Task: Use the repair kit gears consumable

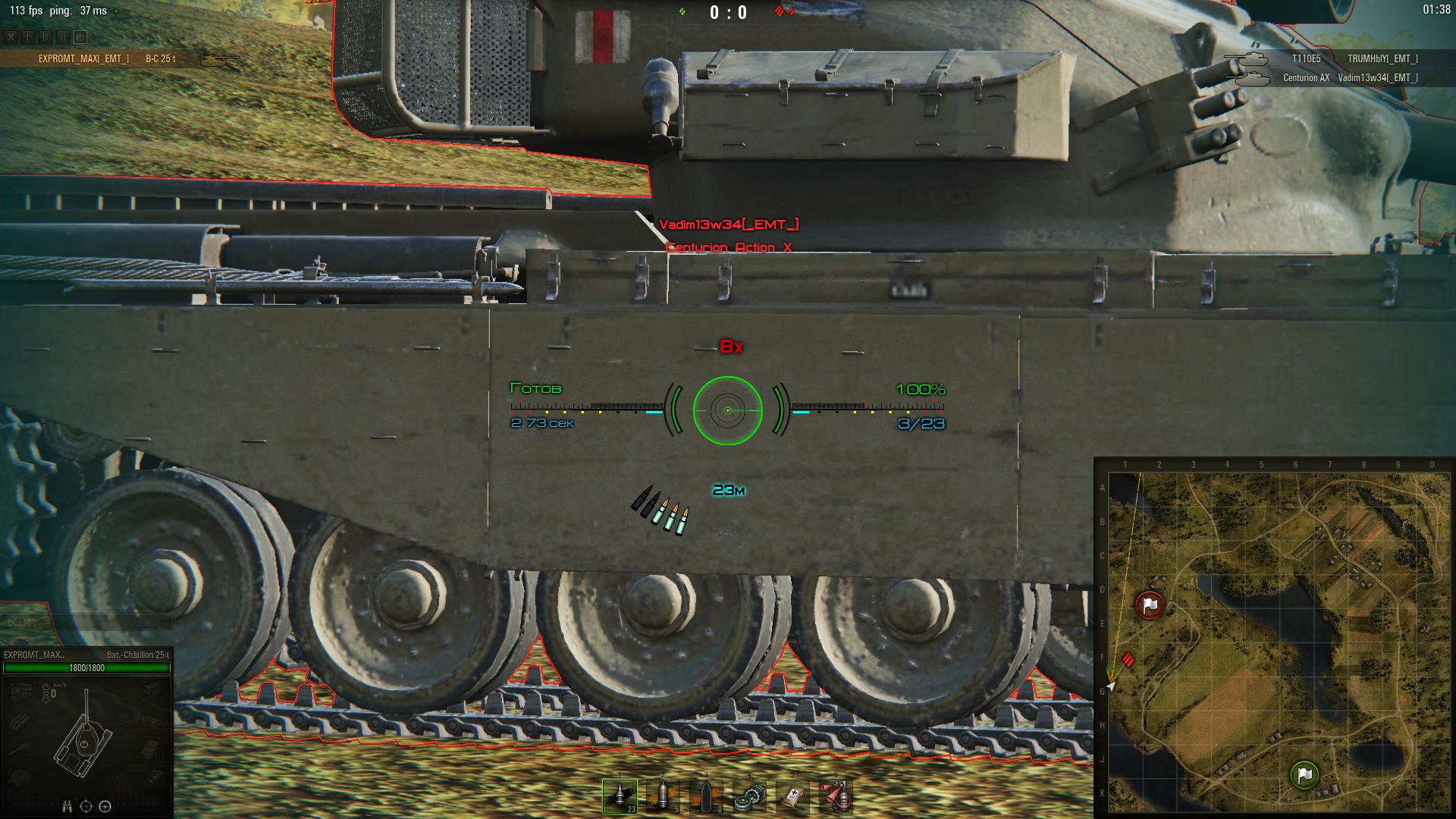Action: click(749, 795)
